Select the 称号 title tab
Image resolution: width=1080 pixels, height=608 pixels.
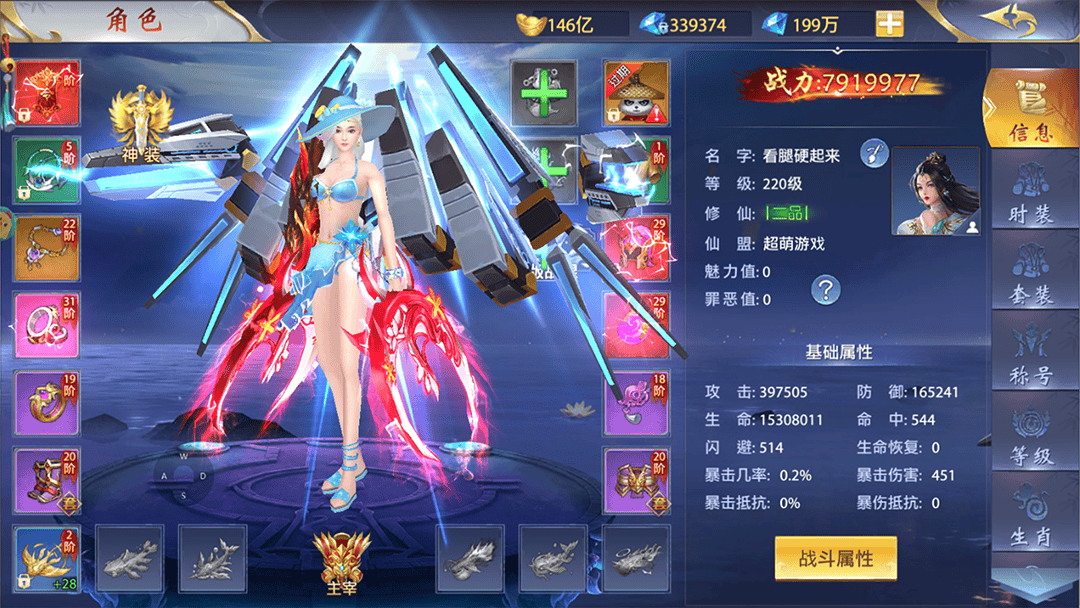(1030, 358)
